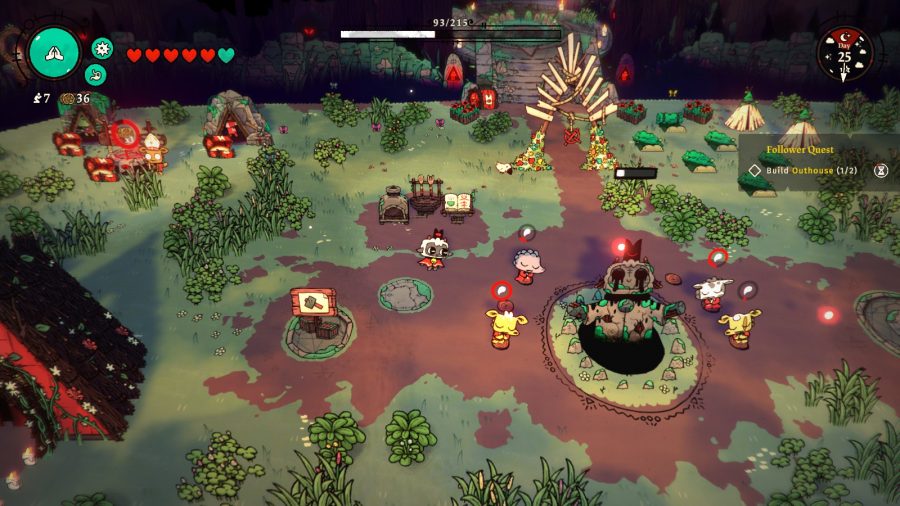
Task: Select the Build Outhouse quest objective
Action: 812,170
